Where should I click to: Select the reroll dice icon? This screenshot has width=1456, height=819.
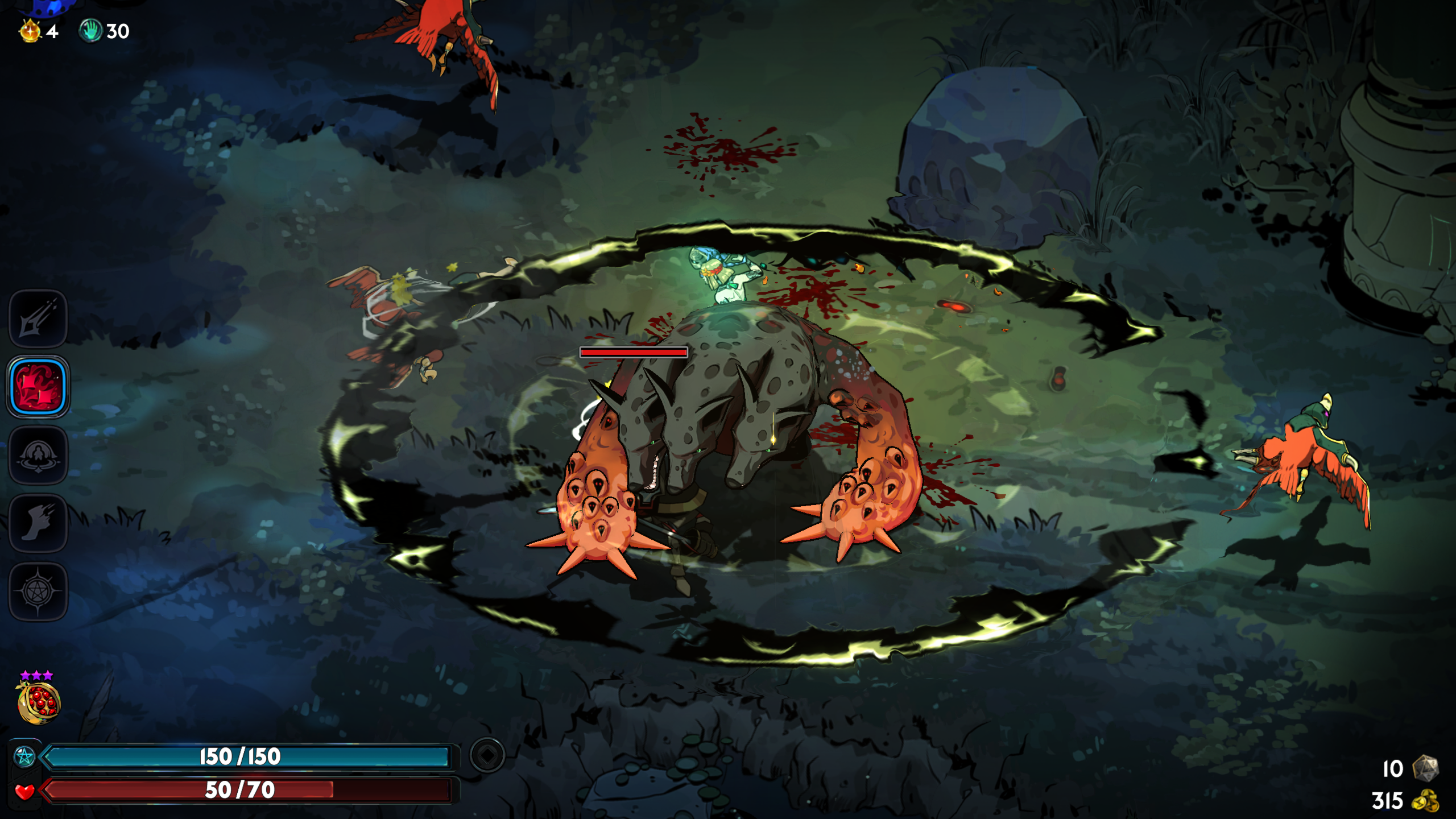click(1425, 768)
